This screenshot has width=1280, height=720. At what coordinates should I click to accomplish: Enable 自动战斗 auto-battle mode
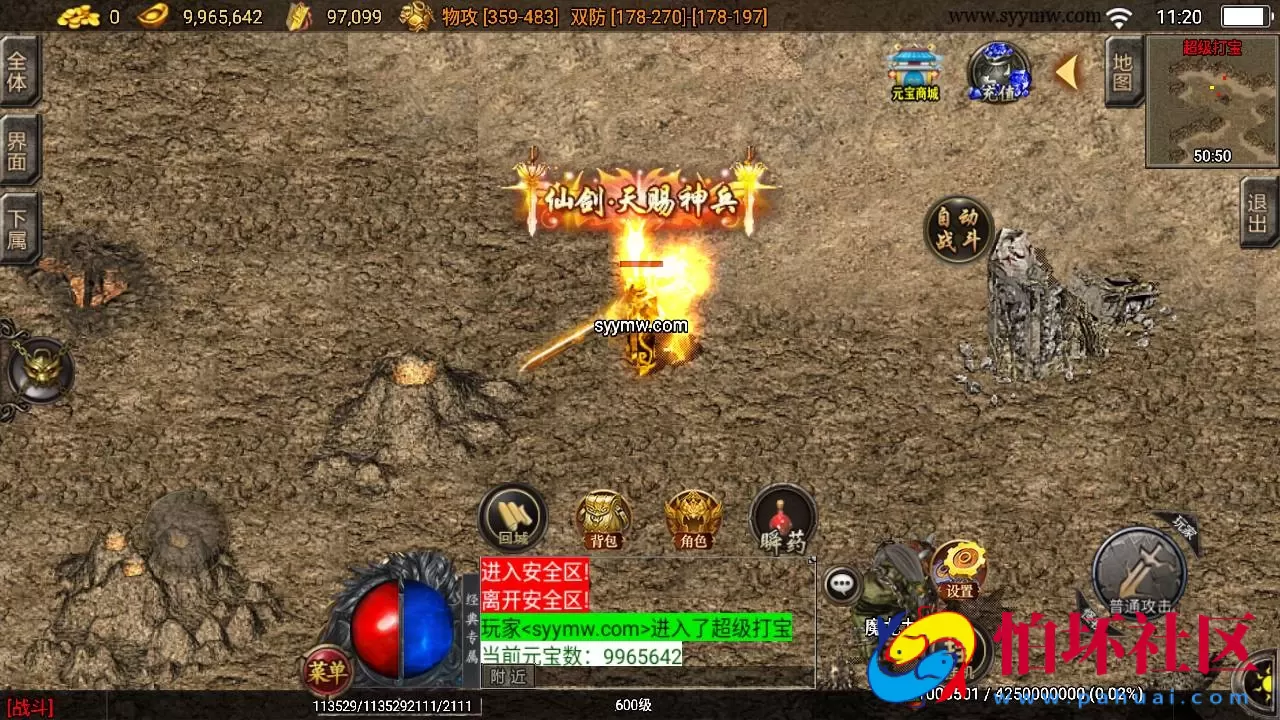click(958, 228)
